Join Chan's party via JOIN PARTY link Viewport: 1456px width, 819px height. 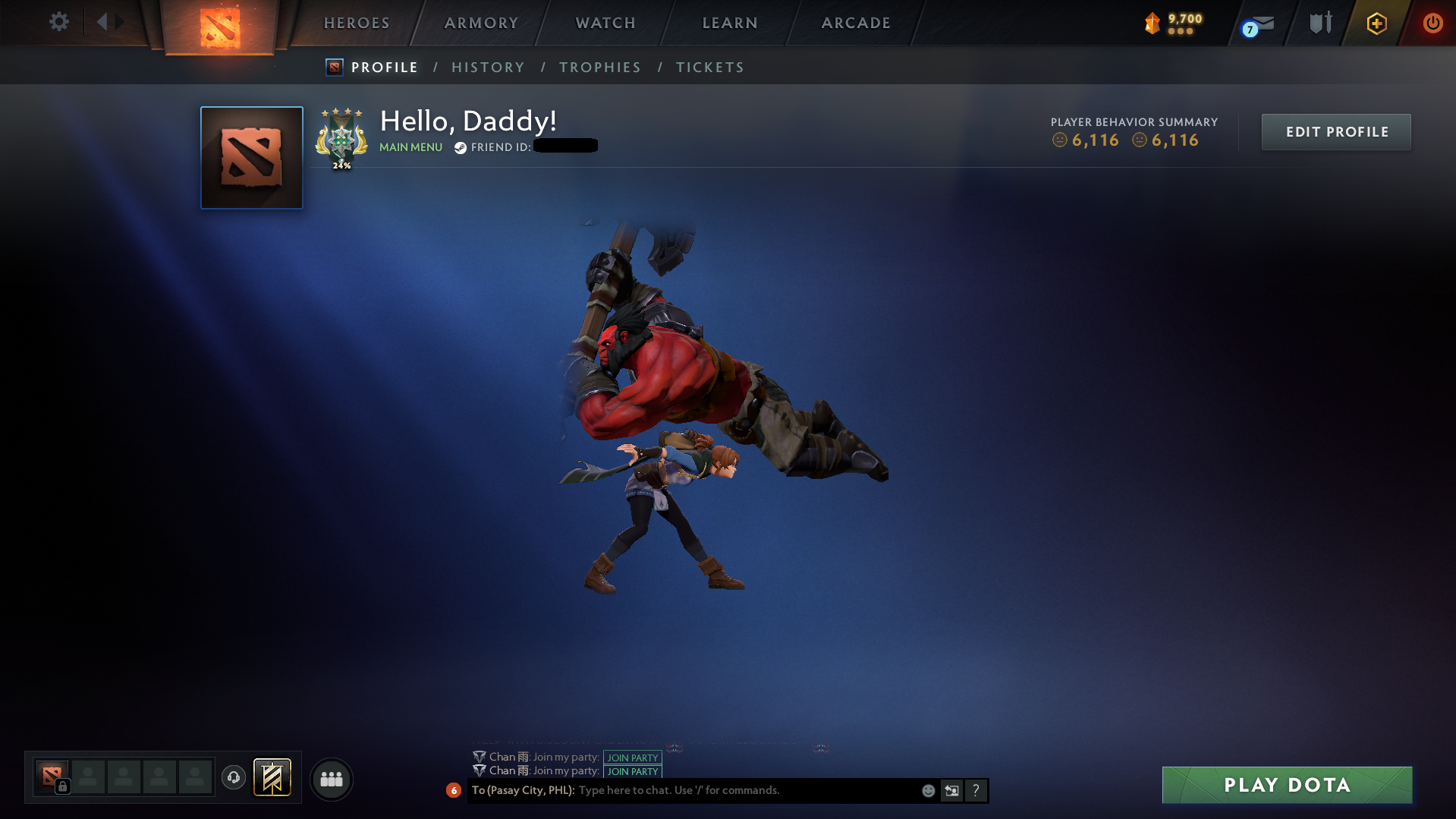pos(632,757)
